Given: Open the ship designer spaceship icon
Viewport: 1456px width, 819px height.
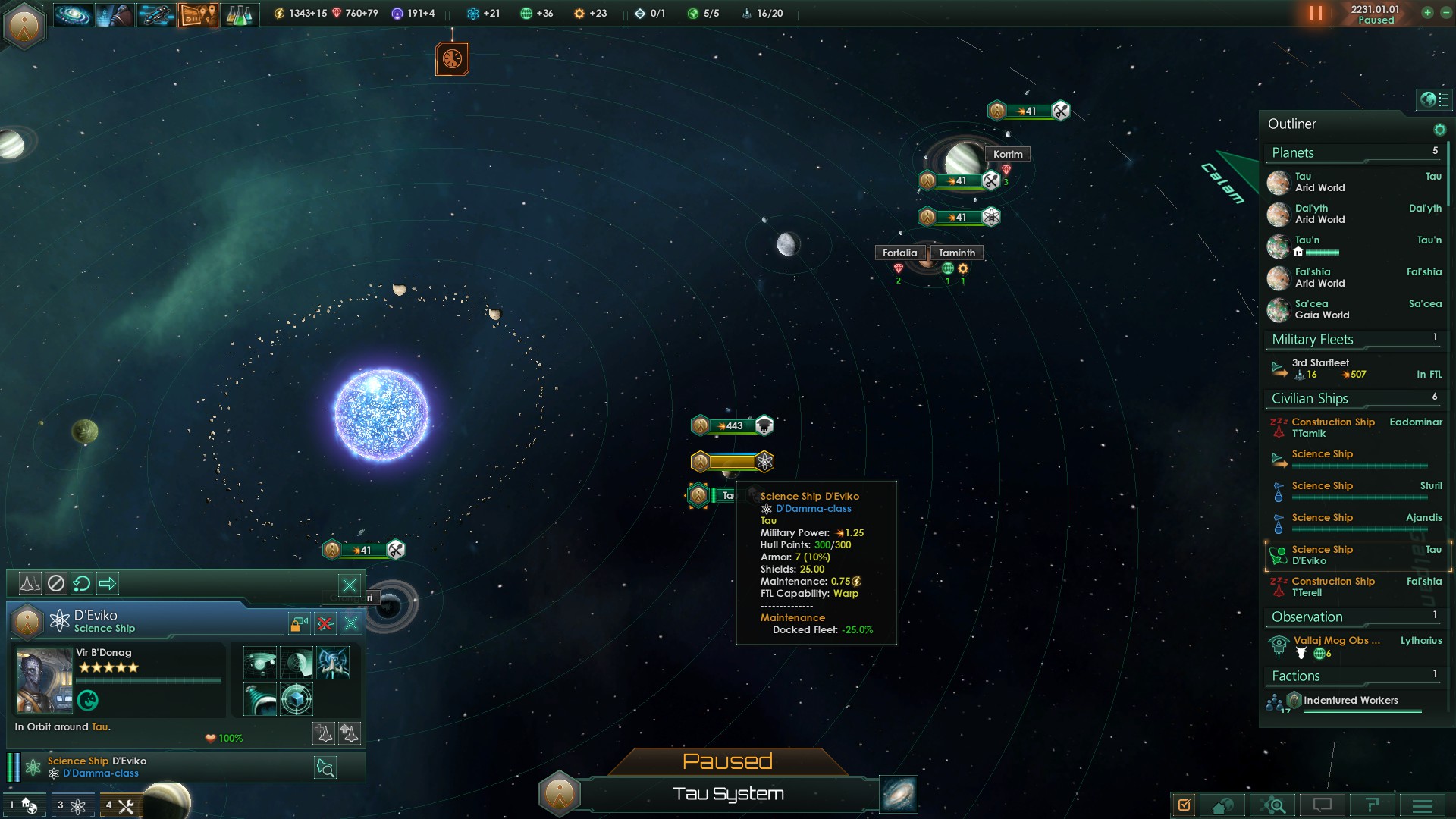Looking at the screenshot, I should [156, 14].
